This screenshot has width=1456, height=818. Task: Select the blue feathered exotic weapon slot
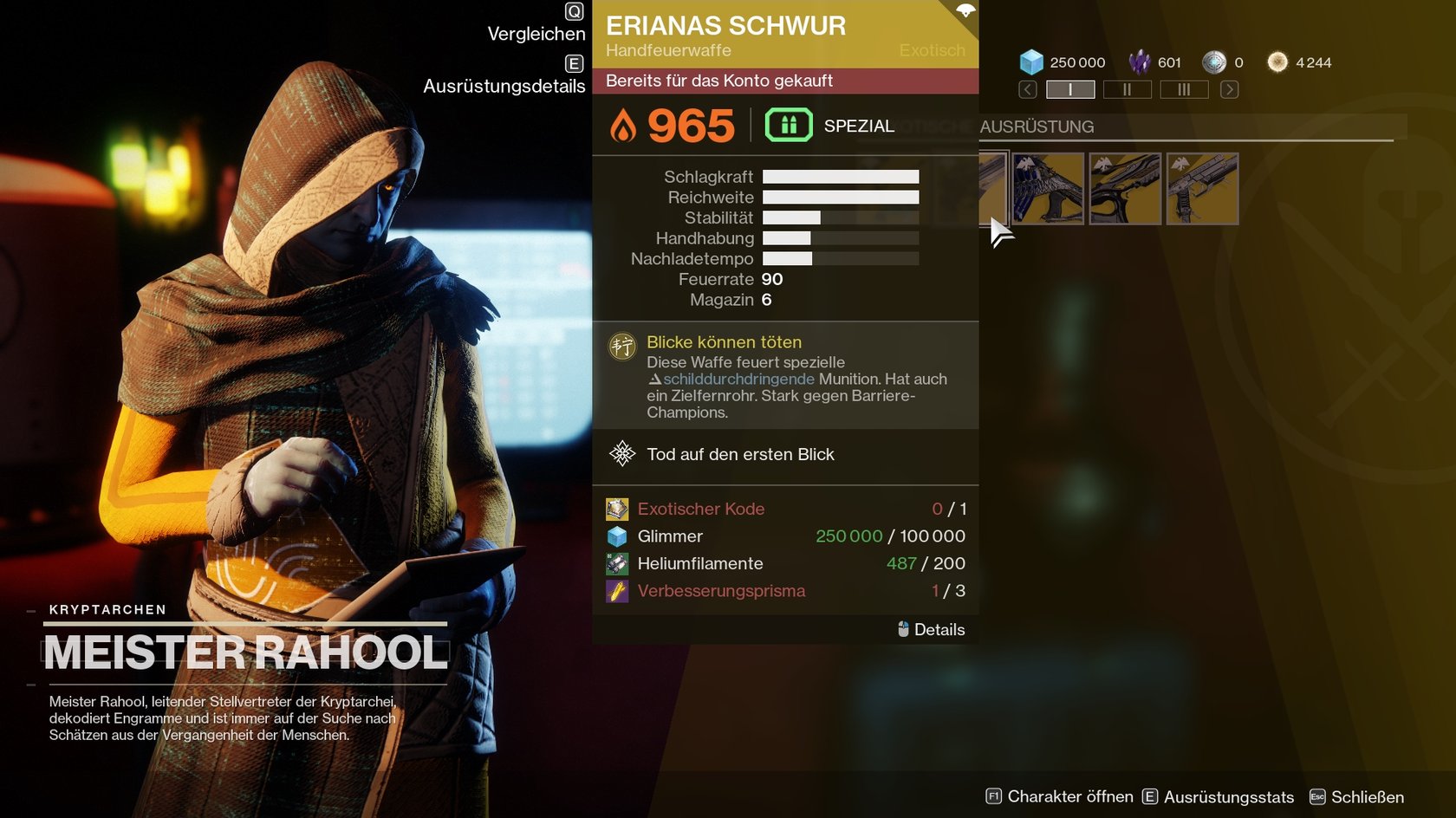point(1048,189)
